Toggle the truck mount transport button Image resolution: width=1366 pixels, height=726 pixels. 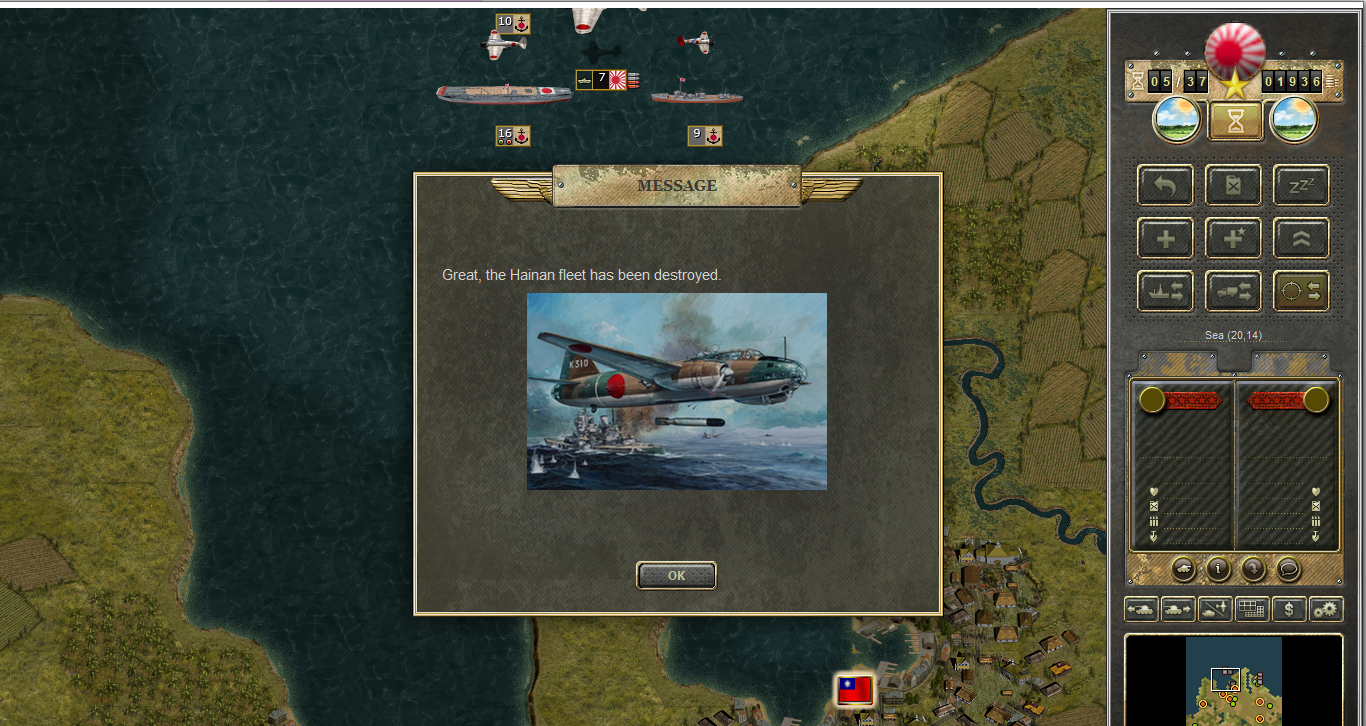[x=1233, y=291]
